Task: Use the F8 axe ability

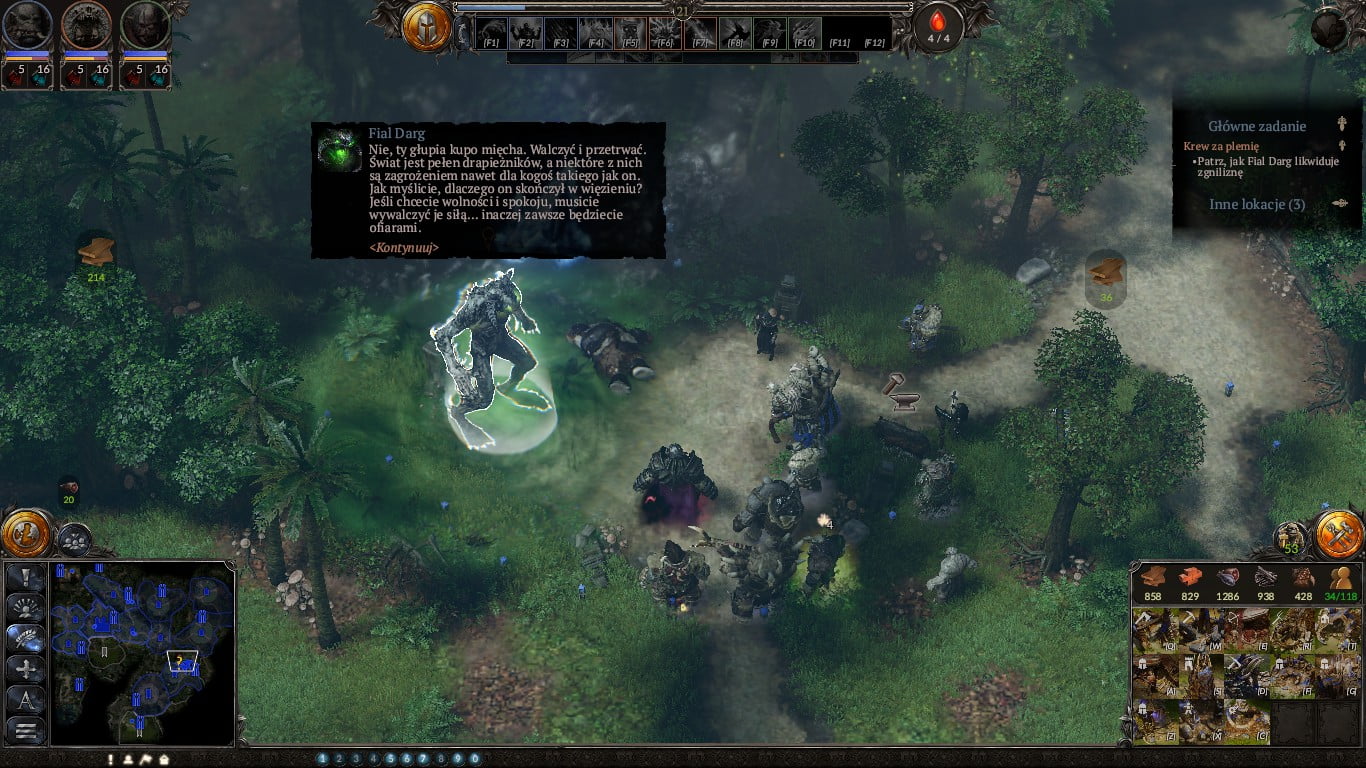Action: coord(733,33)
